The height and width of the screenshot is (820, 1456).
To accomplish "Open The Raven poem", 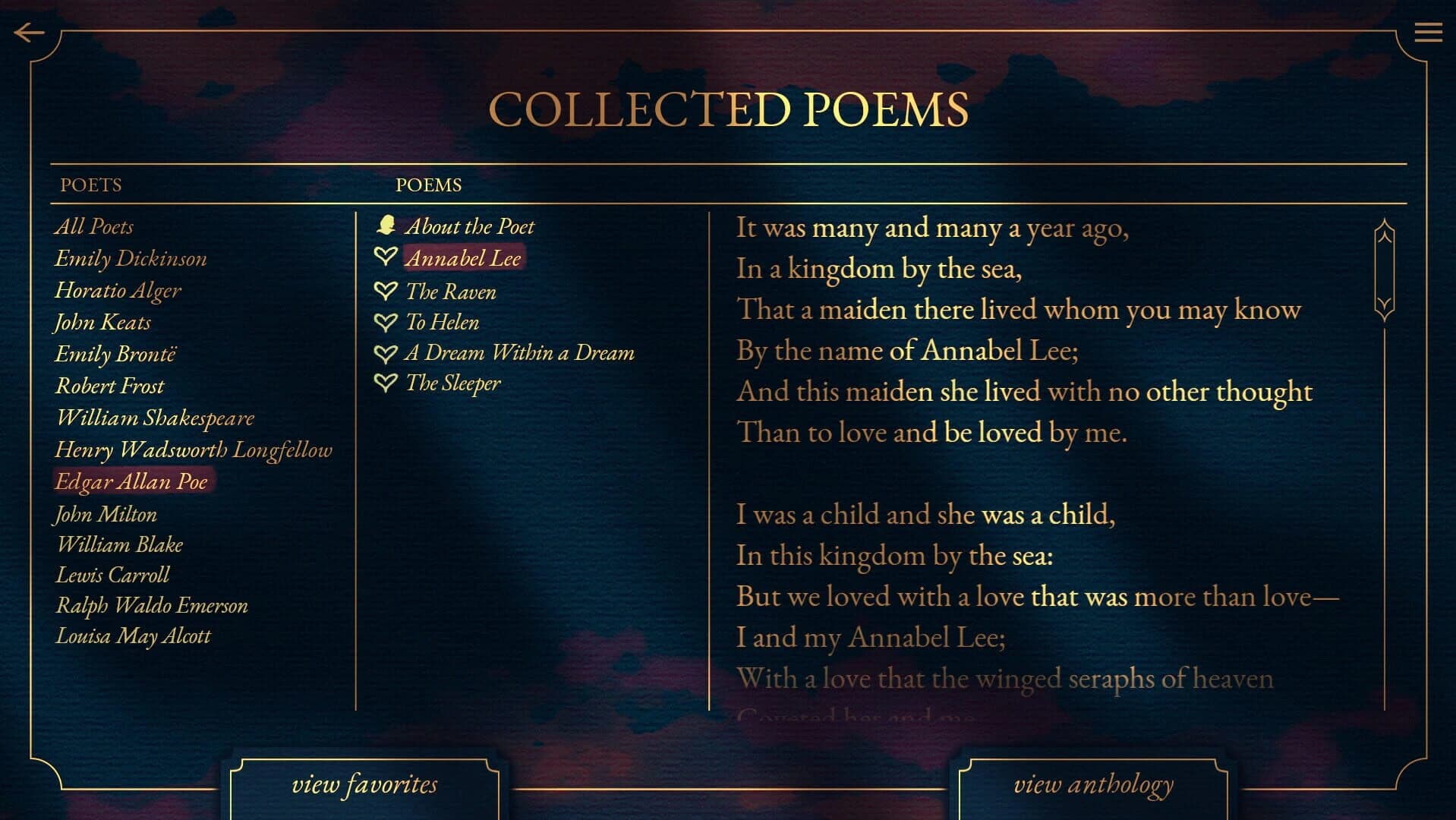I will tap(451, 291).
